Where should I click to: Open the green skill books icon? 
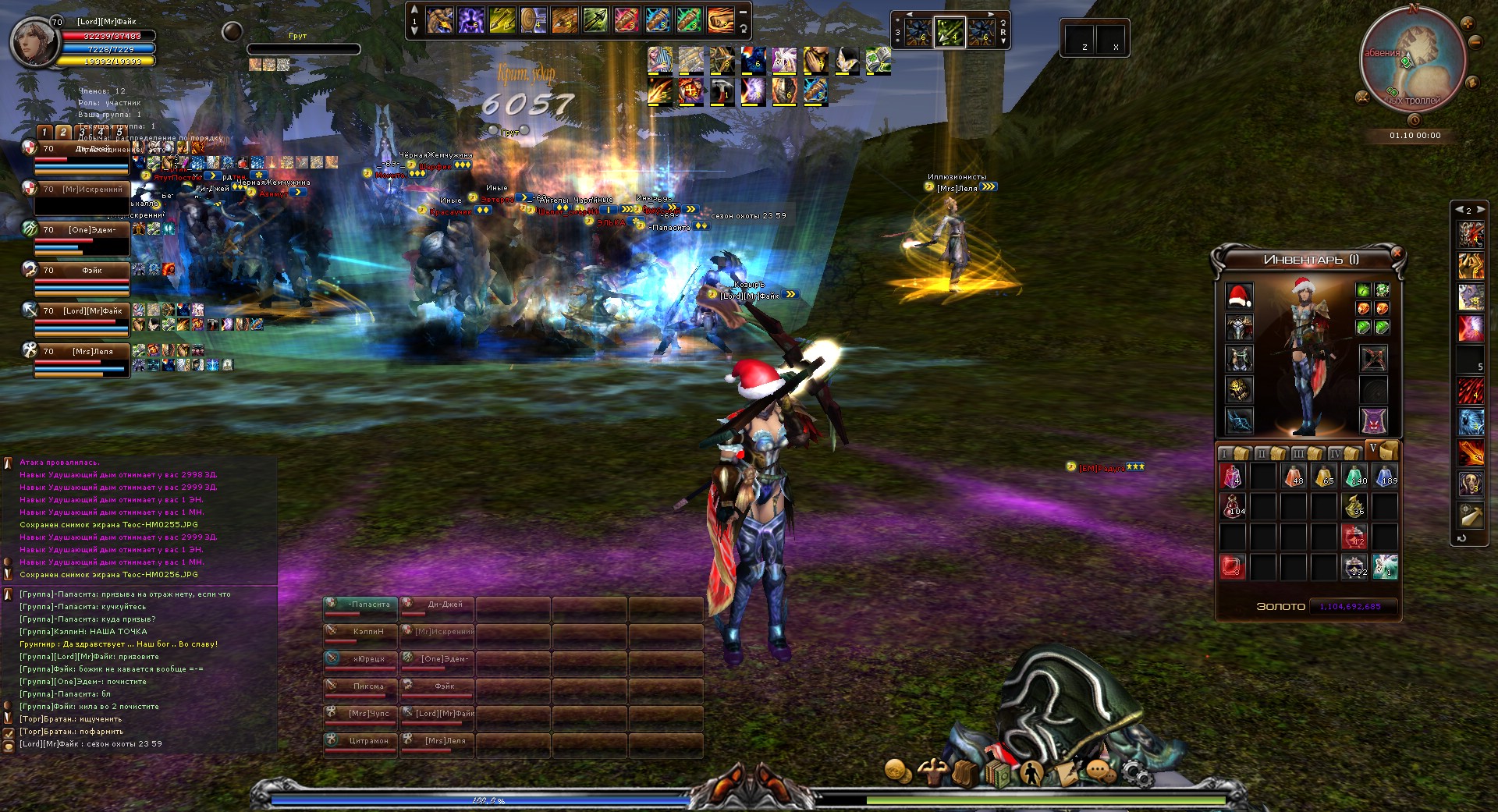coord(998,773)
